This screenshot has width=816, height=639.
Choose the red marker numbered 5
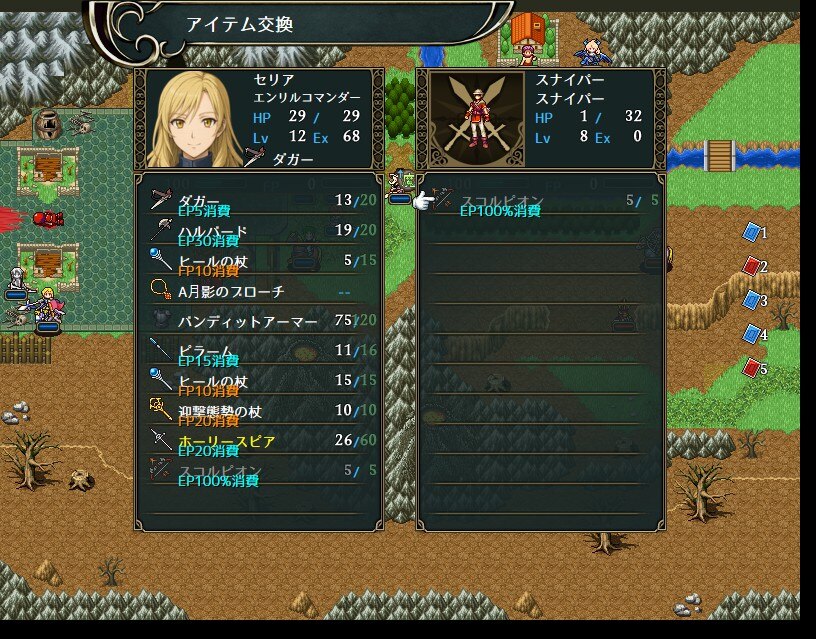752,368
